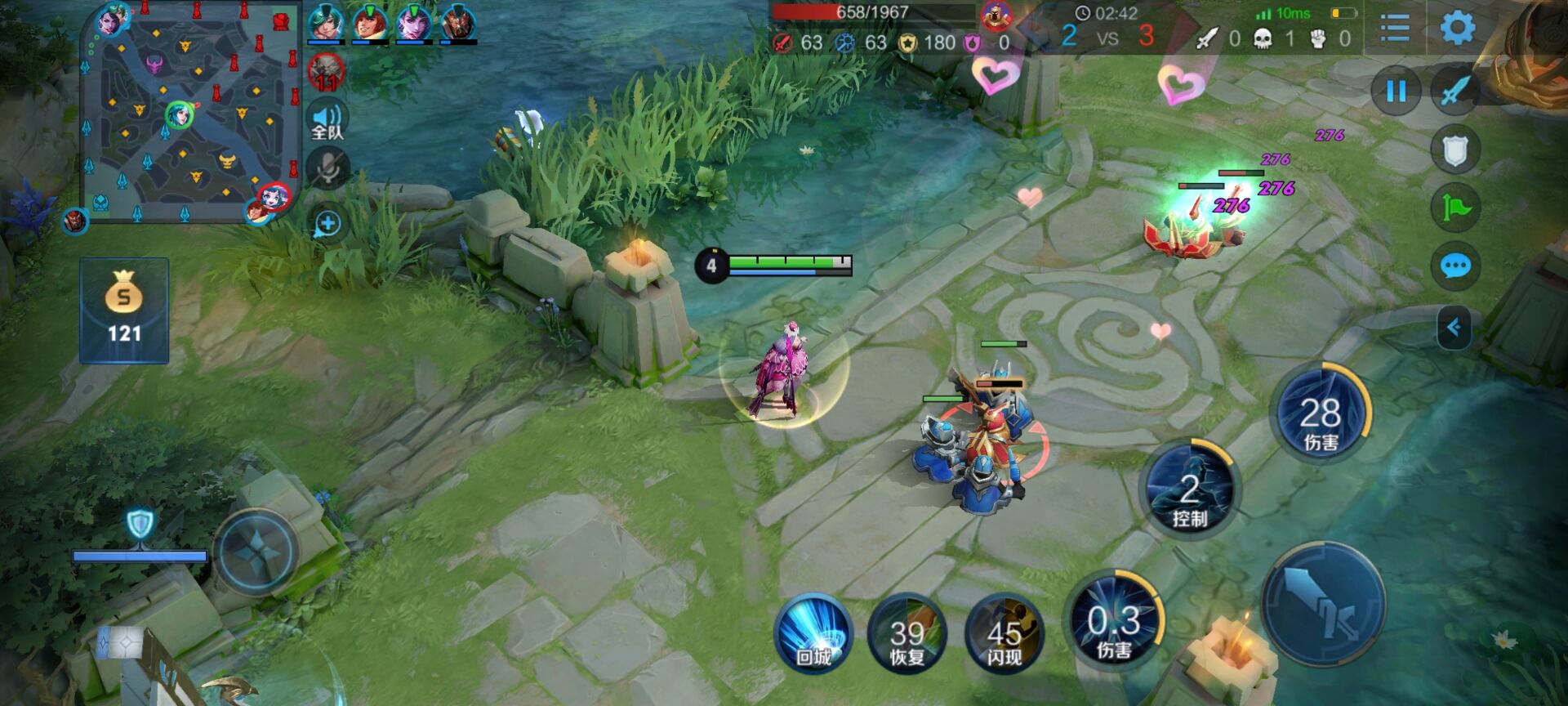1568x706 pixels.
Task: Send the shield defend signal
Action: pyautogui.click(x=1455, y=150)
